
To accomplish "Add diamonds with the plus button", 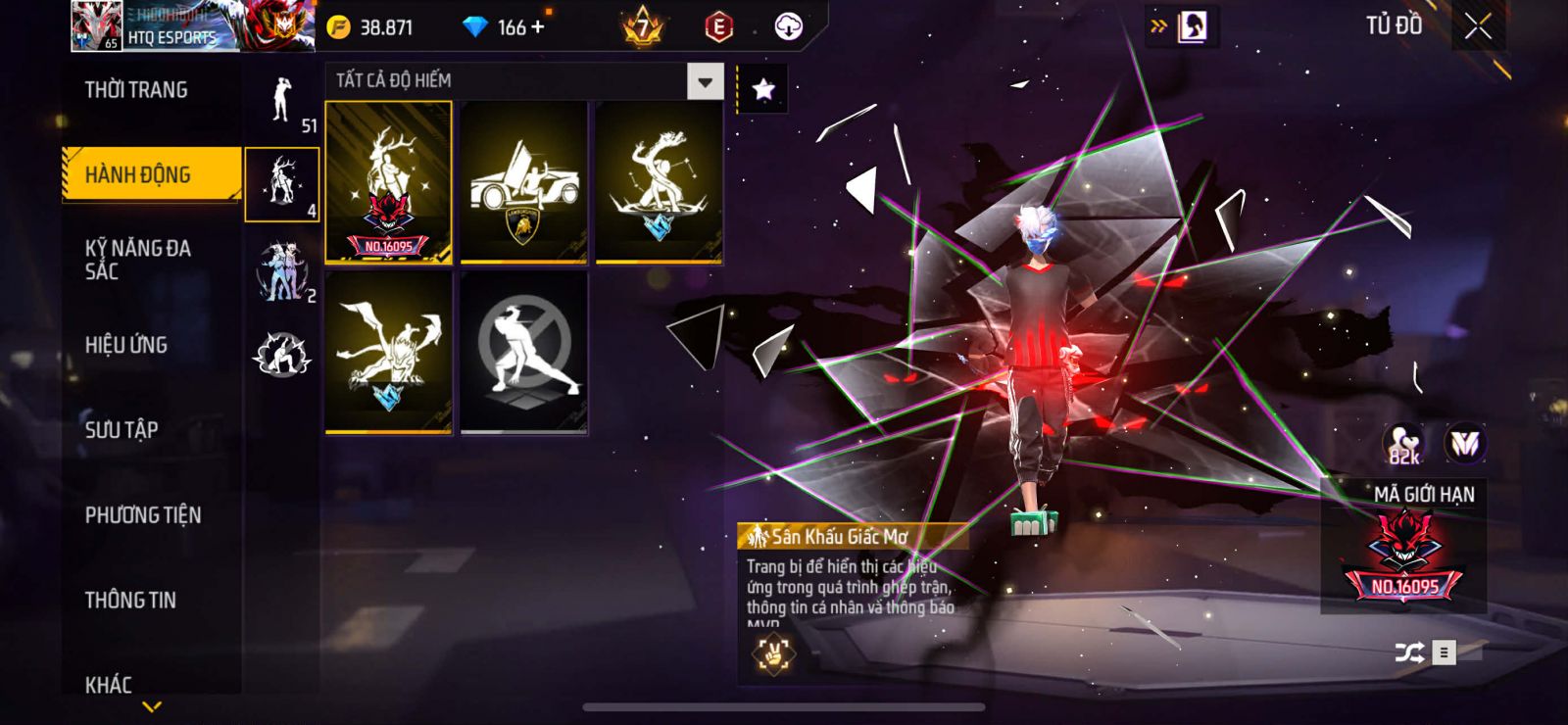I will (536, 27).
